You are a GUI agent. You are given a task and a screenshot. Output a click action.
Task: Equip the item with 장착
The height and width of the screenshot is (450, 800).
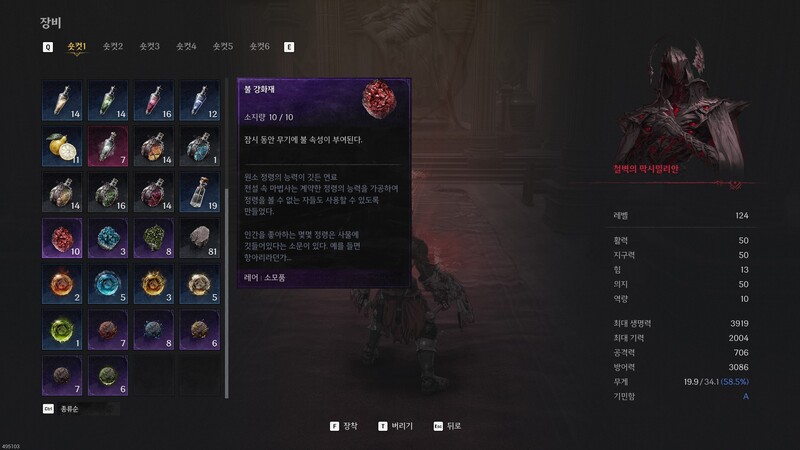click(x=346, y=425)
